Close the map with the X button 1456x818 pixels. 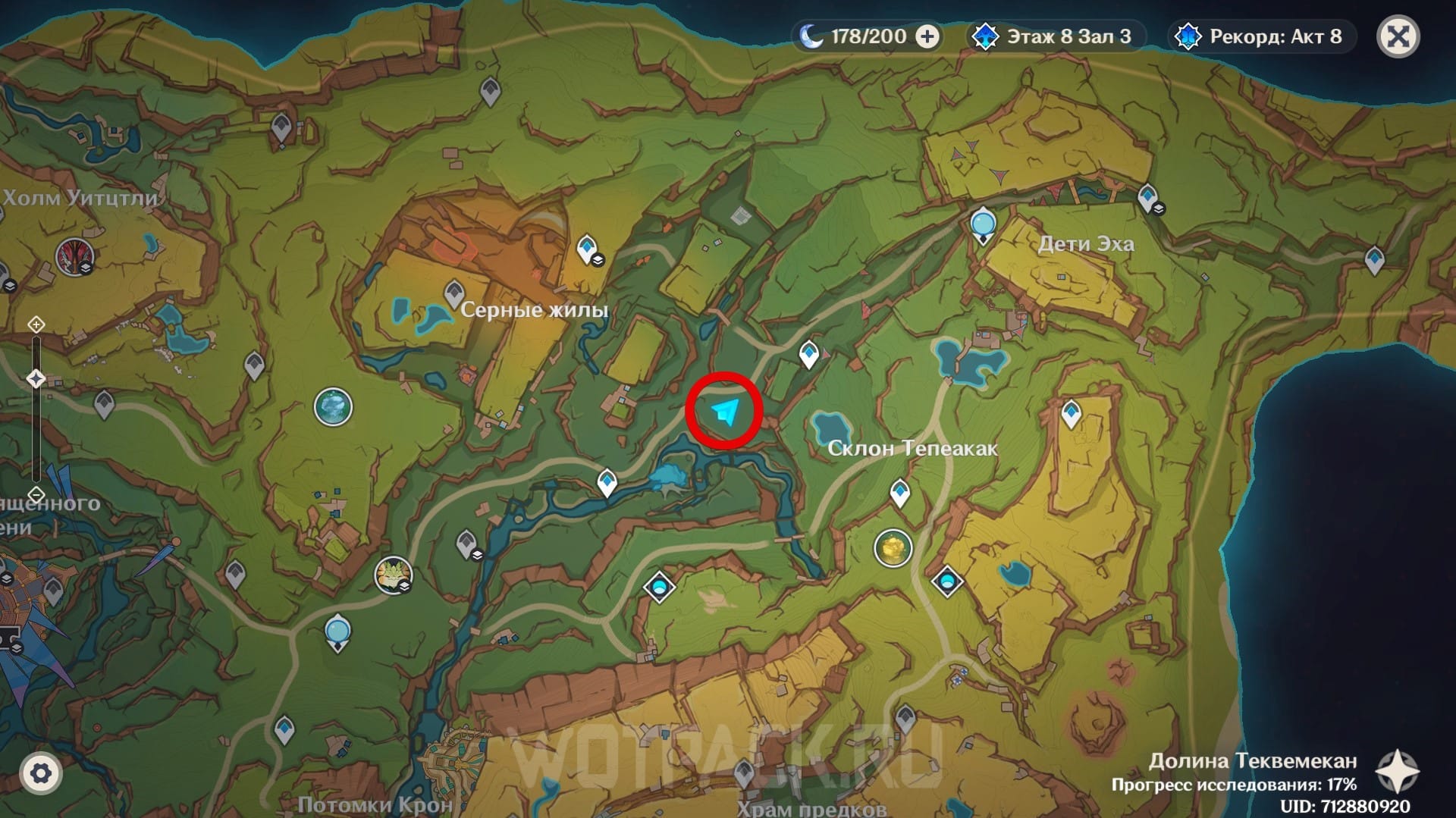tap(1398, 36)
